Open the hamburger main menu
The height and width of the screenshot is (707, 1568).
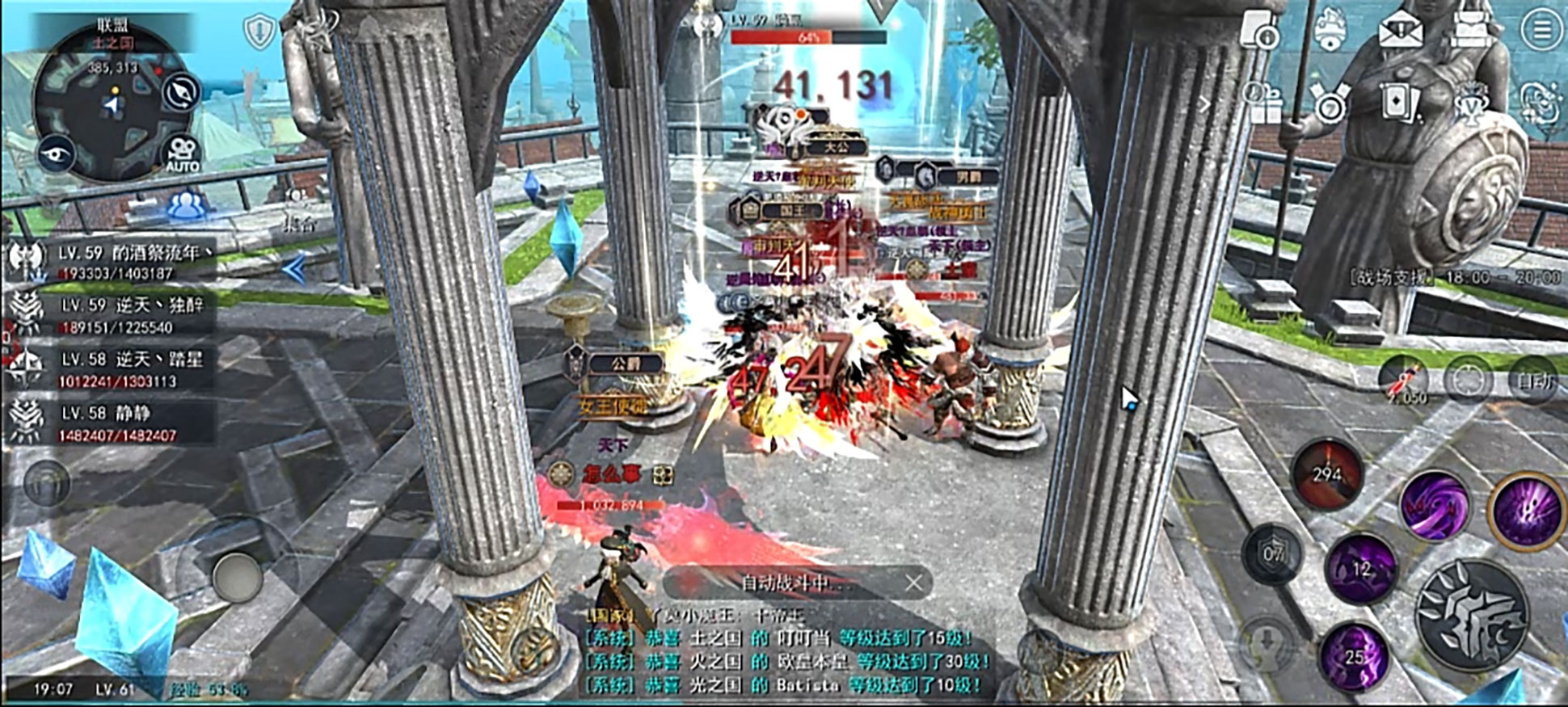1541,32
